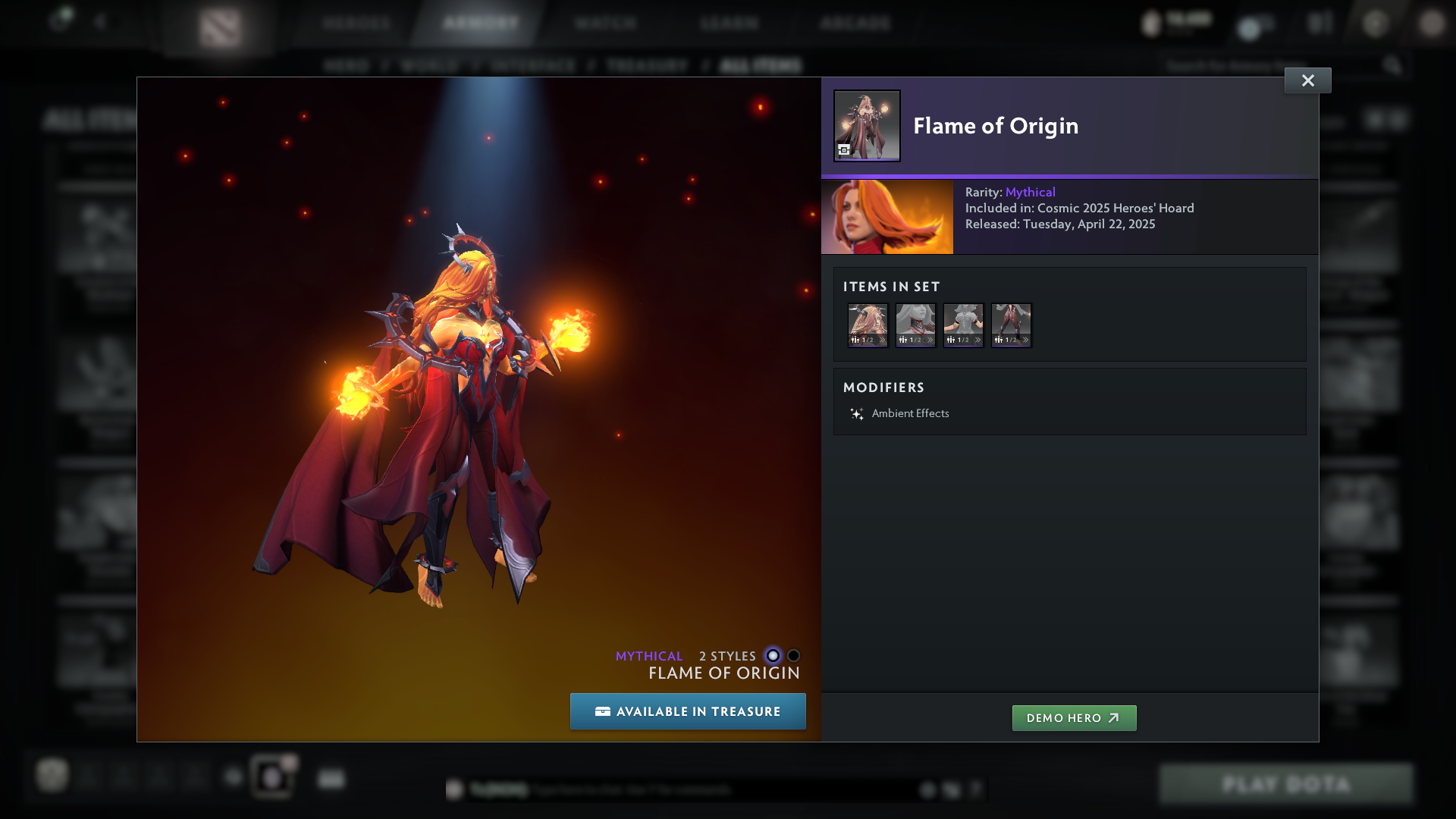Open the neck collar item in set
Viewport: 1456px width, 819px height.
[x=915, y=325]
